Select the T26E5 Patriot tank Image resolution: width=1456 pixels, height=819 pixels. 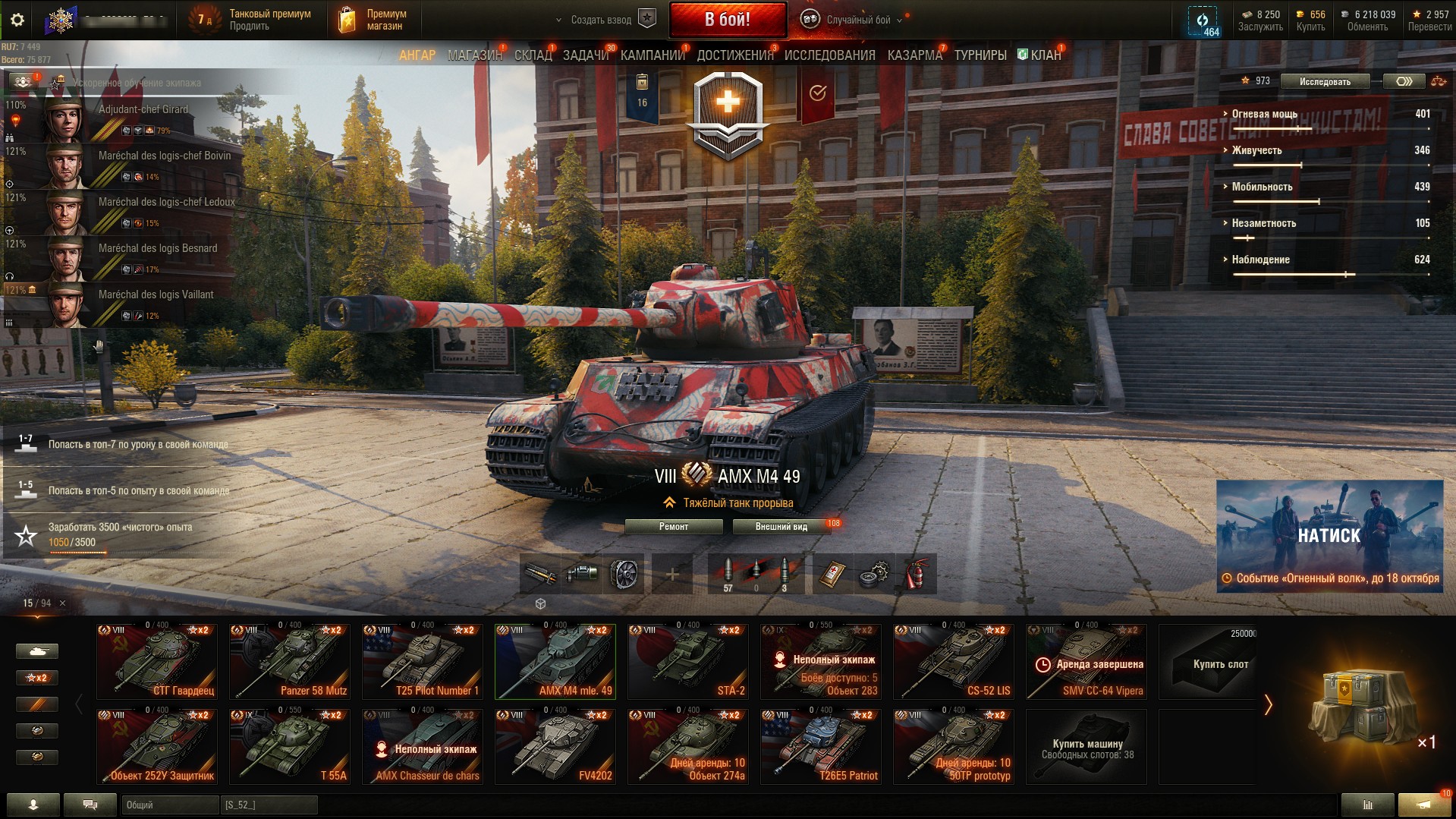[x=821, y=746]
